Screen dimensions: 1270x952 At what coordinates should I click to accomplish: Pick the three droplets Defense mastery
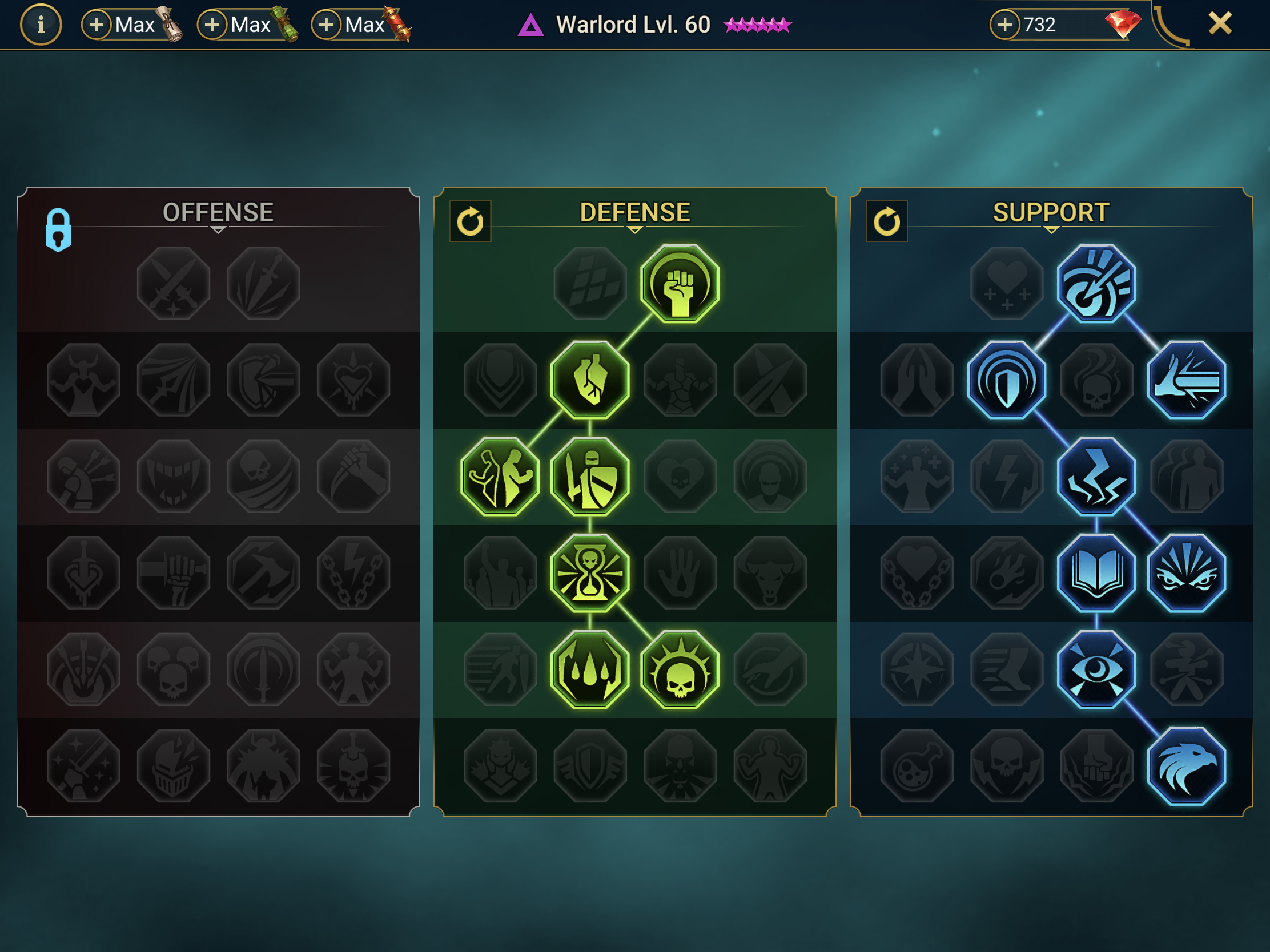point(590,669)
